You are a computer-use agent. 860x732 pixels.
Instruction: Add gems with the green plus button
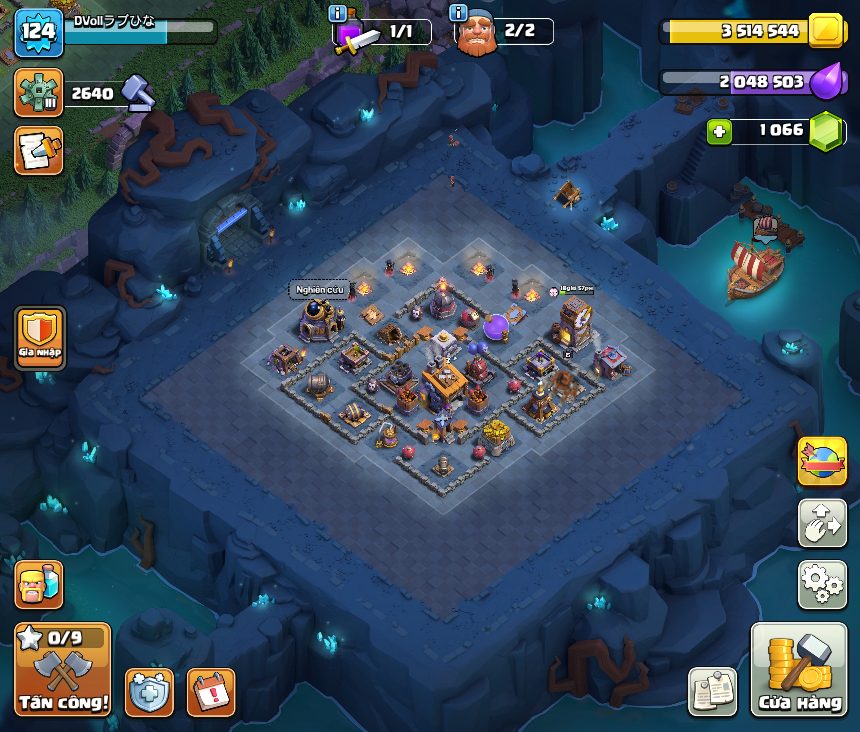[719, 131]
